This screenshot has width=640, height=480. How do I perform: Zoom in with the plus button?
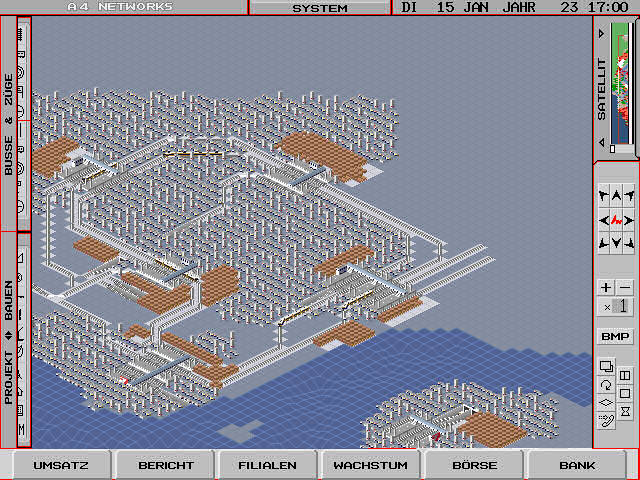click(606, 287)
